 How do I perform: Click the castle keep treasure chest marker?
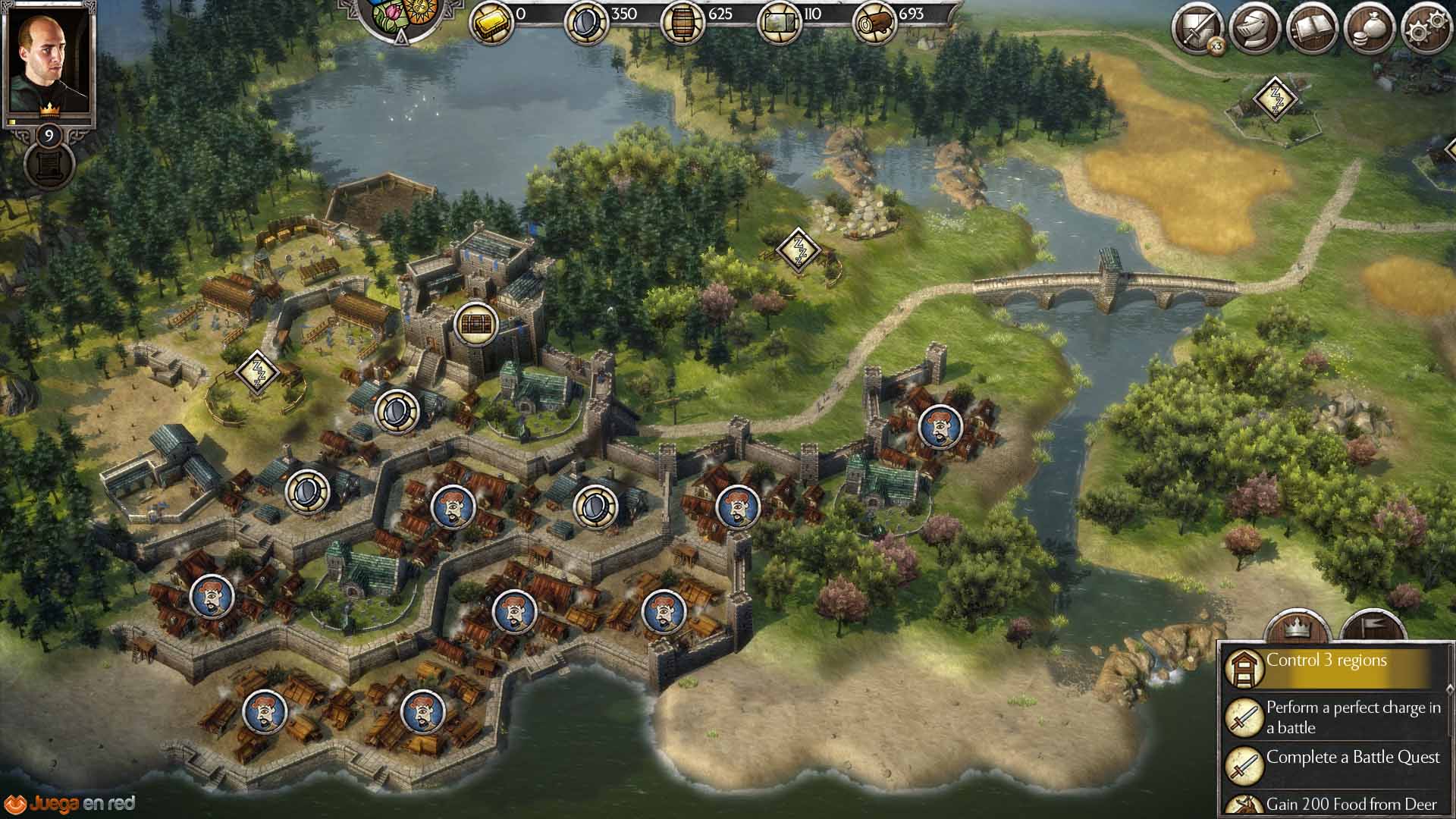[474, 323]
